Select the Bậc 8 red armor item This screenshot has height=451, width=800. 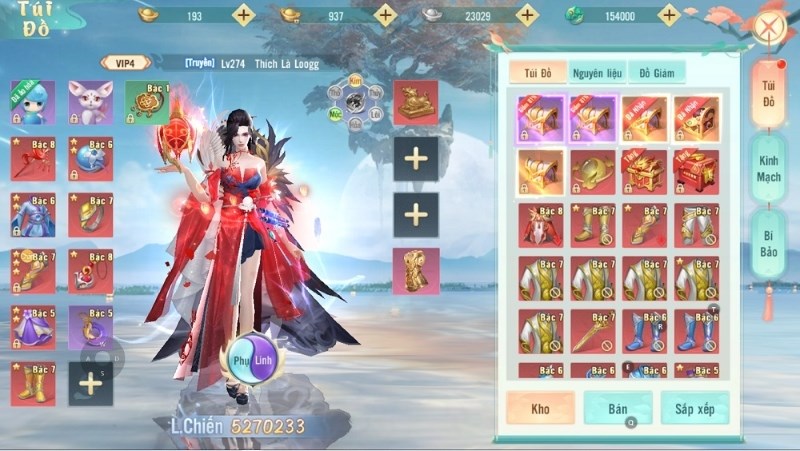tap(540, 224)
